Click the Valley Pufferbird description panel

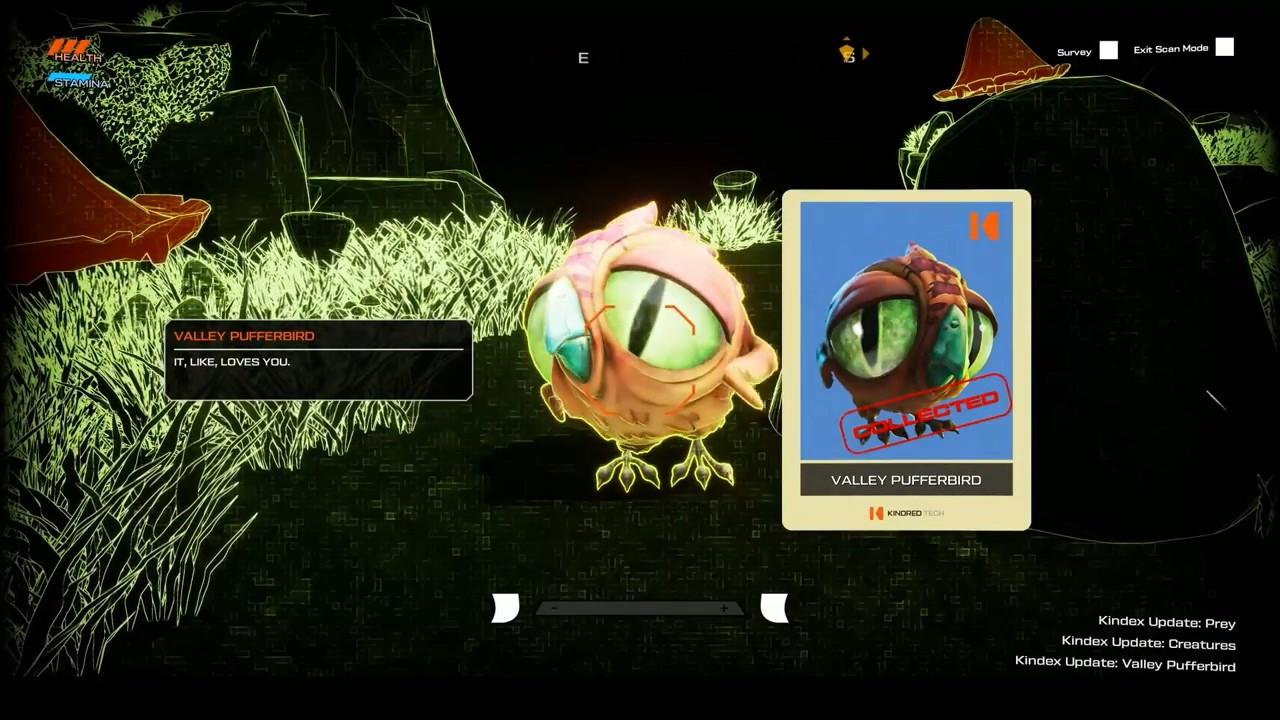(x=318, y=360)
